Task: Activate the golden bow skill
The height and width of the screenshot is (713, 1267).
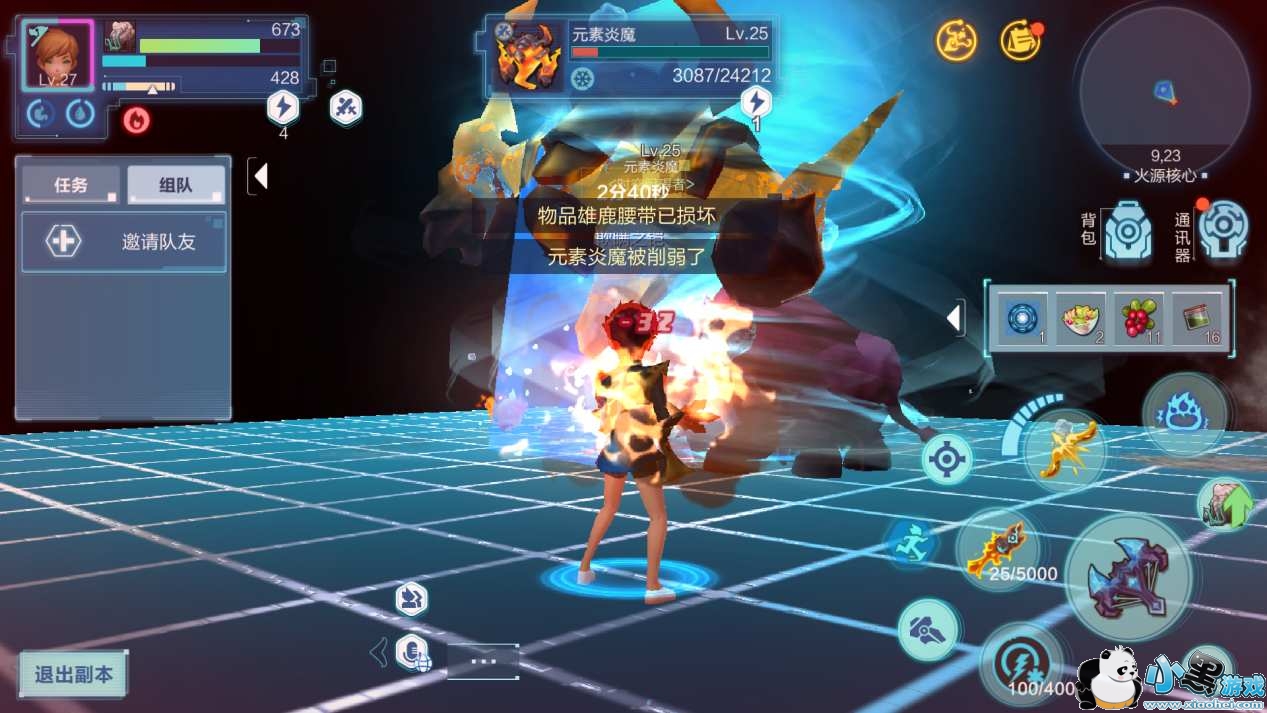Action: pyautogui.click(x=1065, y=450)
